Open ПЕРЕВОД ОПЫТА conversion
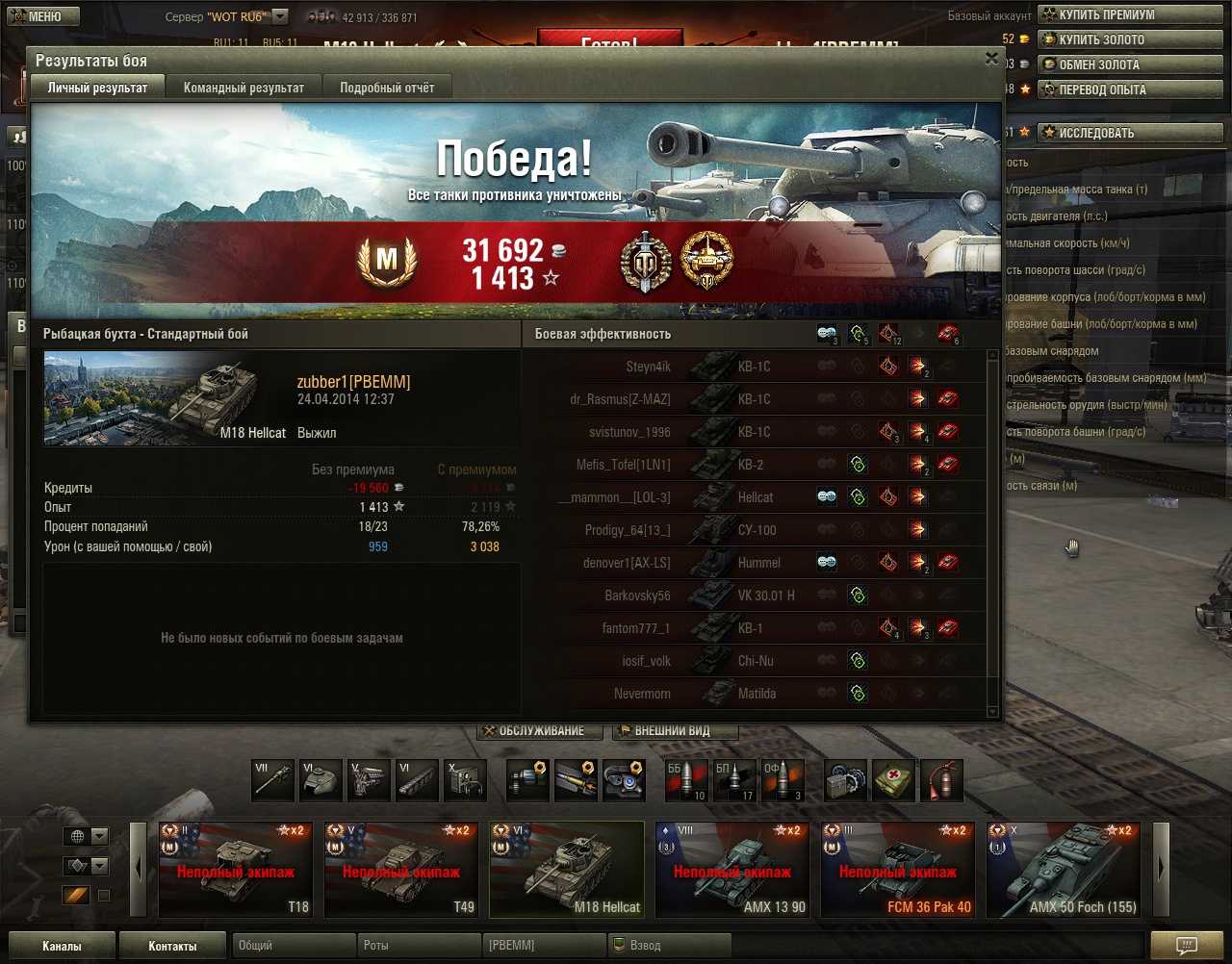 point(1102,89)
